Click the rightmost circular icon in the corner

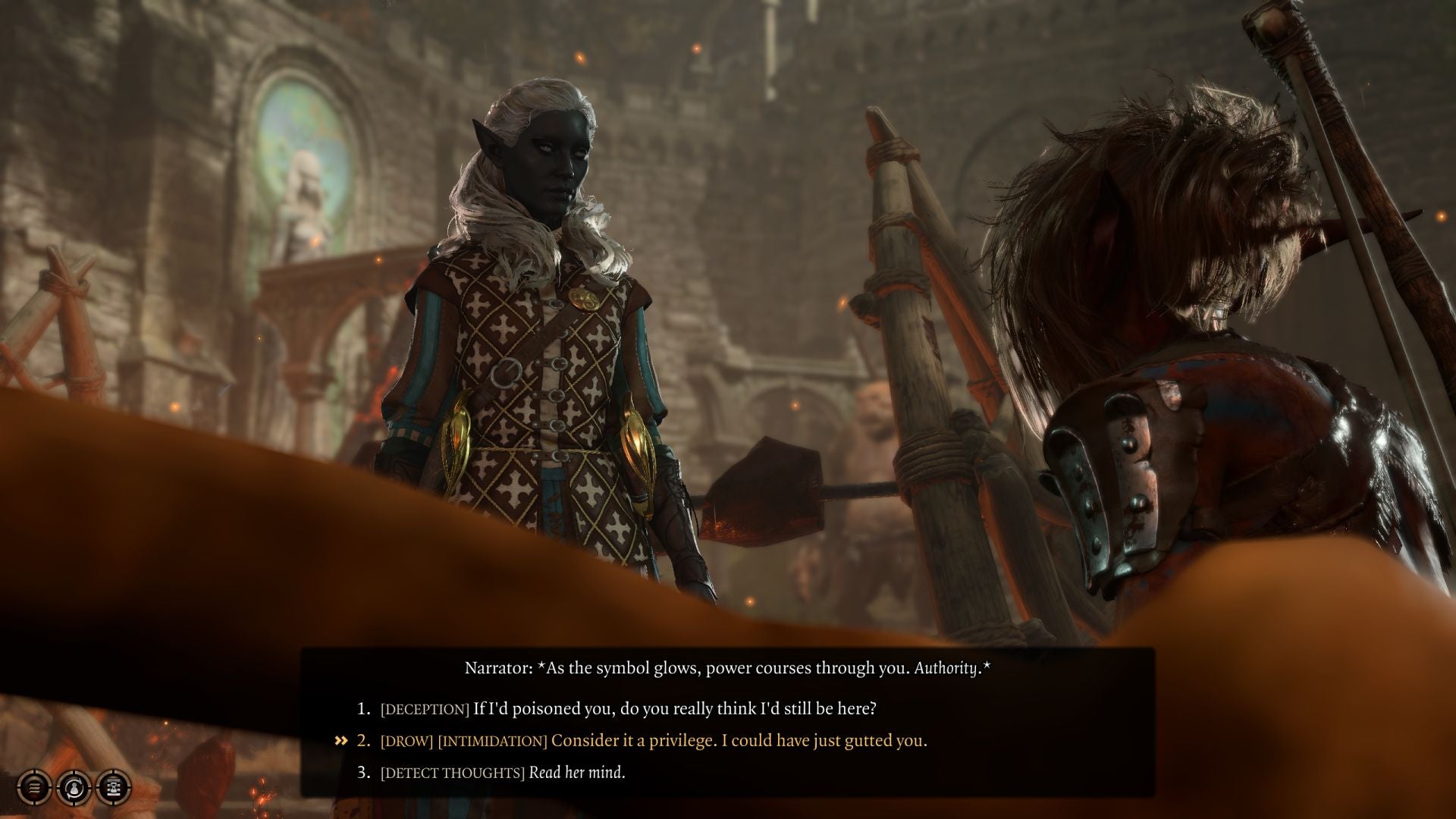coord(112,788)
